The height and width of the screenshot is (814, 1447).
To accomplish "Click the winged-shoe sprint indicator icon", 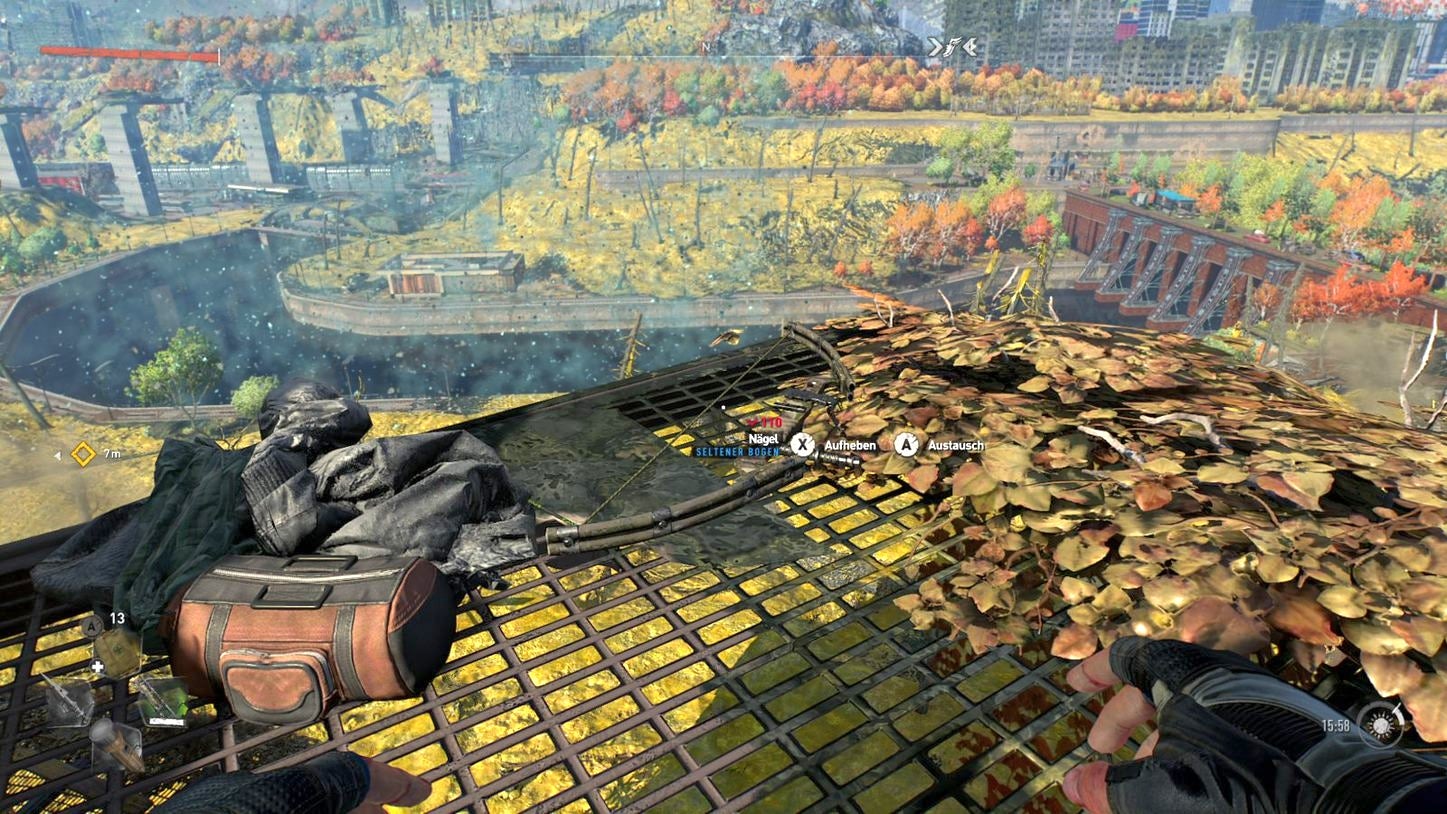I will (x=951, y=46).
